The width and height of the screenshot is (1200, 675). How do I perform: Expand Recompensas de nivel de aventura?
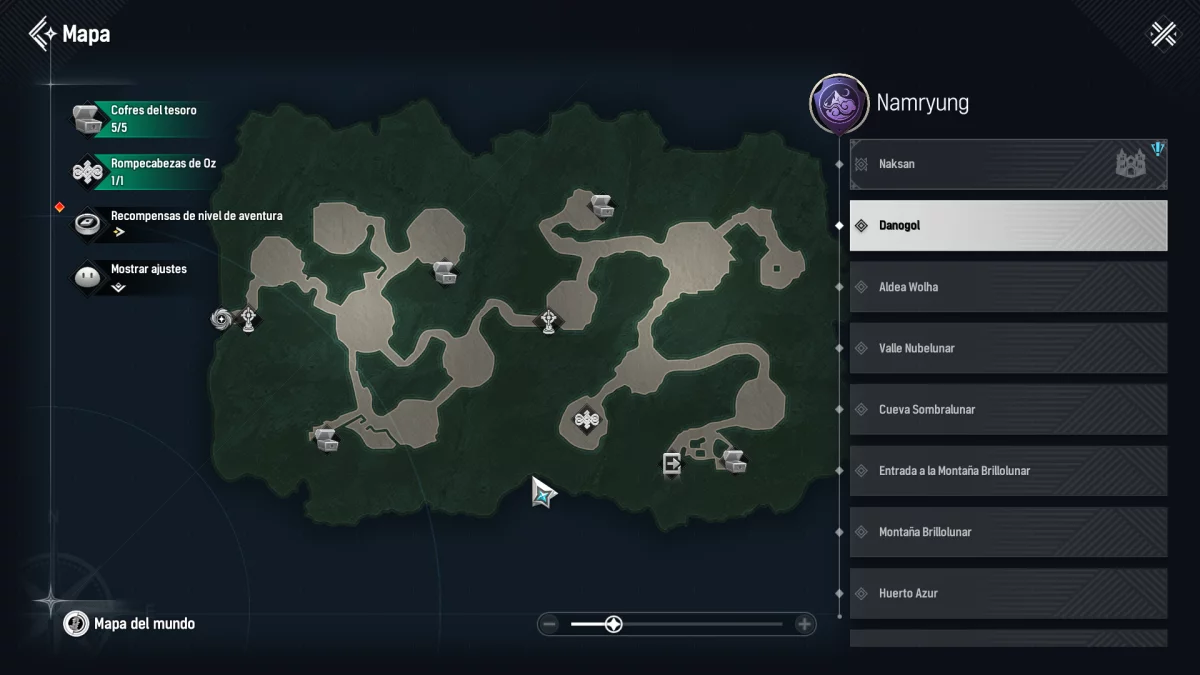[x=180, y=223]
